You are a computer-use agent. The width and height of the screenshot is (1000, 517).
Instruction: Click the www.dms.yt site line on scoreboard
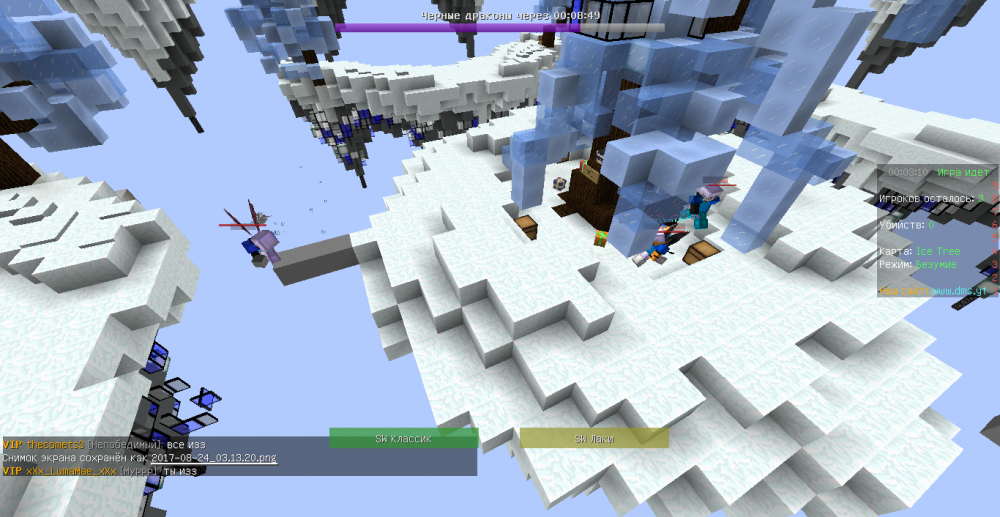(934, 290)
